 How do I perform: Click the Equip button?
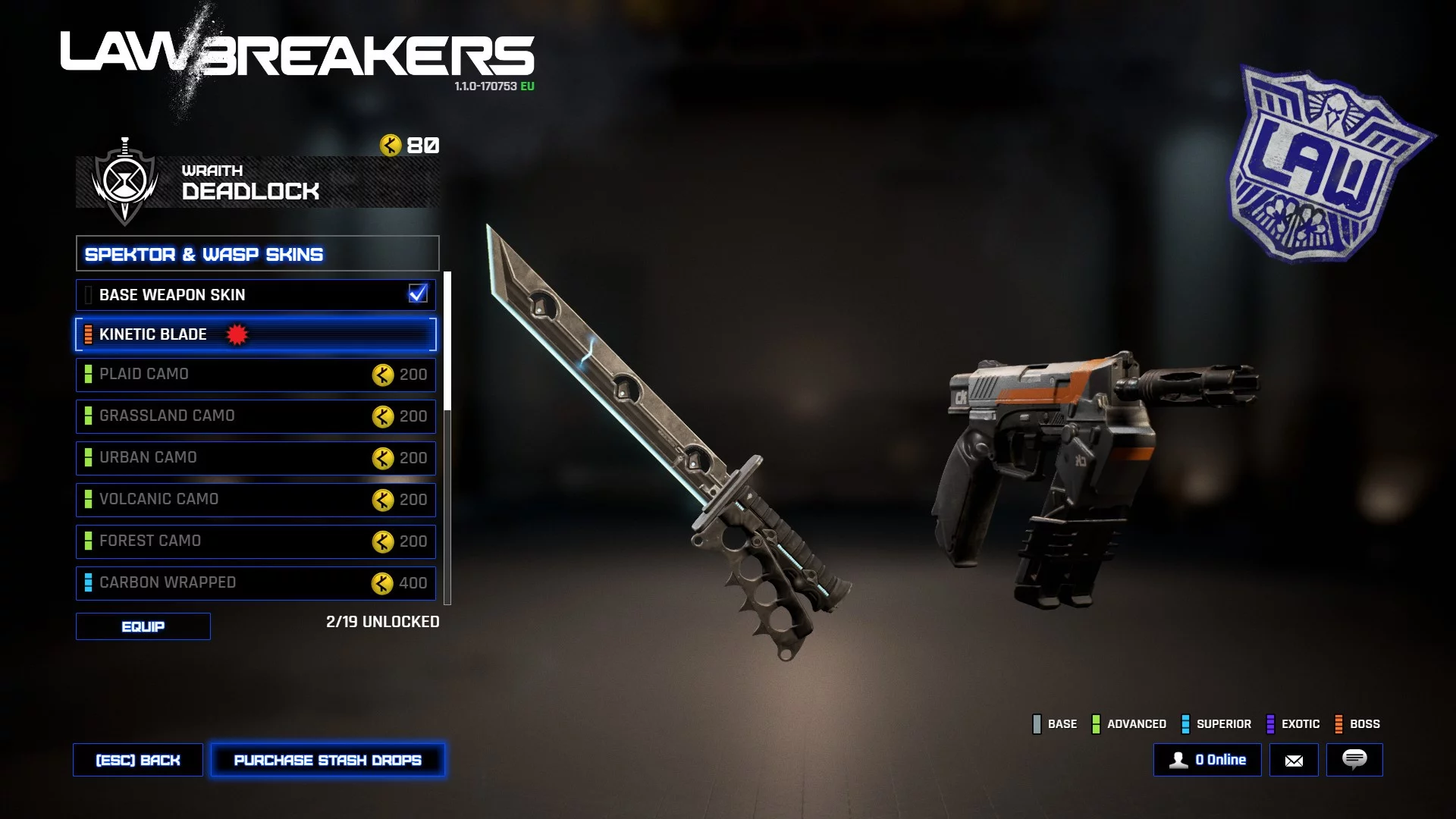(143, 626)
